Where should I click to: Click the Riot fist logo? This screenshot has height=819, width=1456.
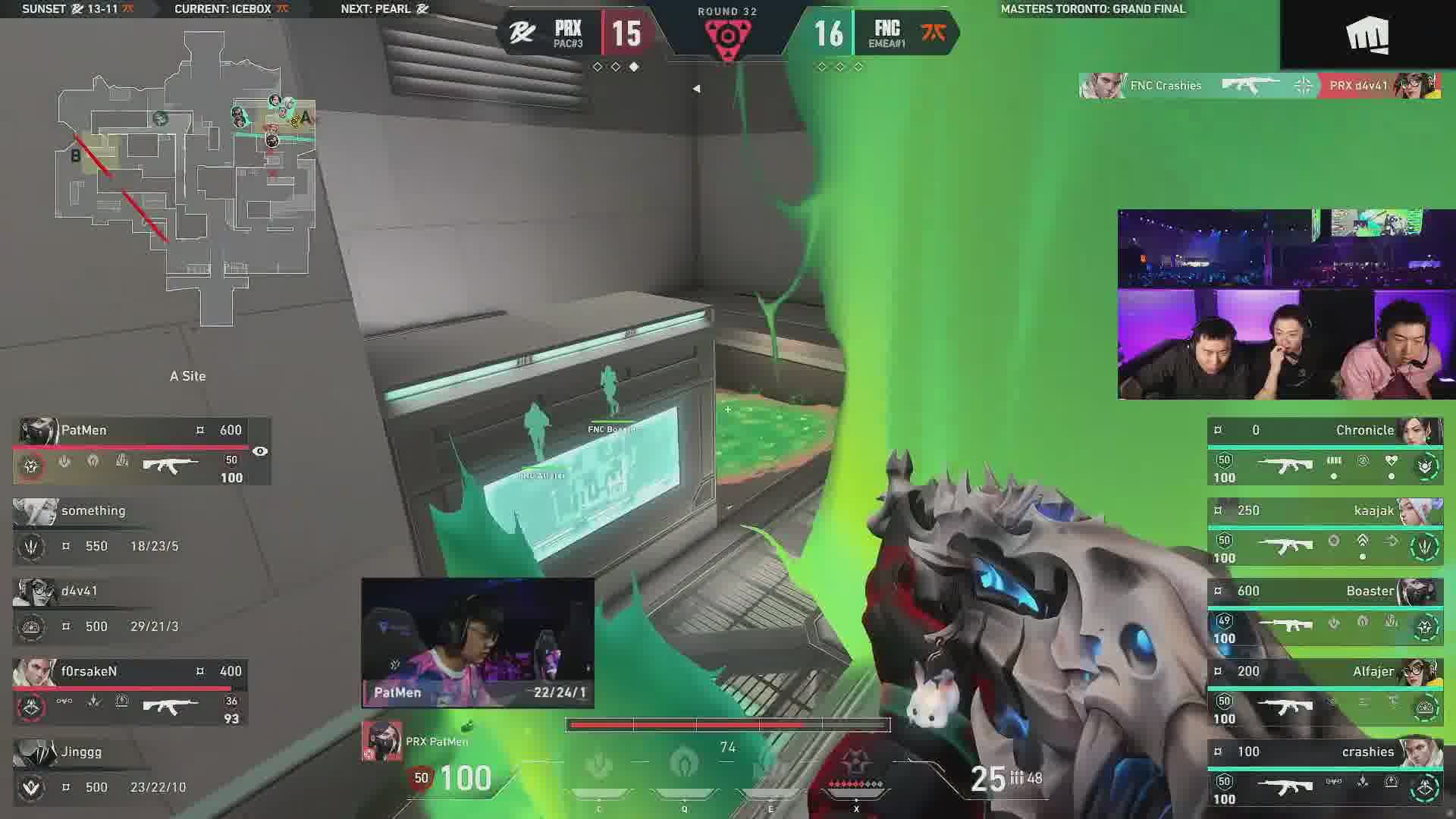(x=1367, y=36)
